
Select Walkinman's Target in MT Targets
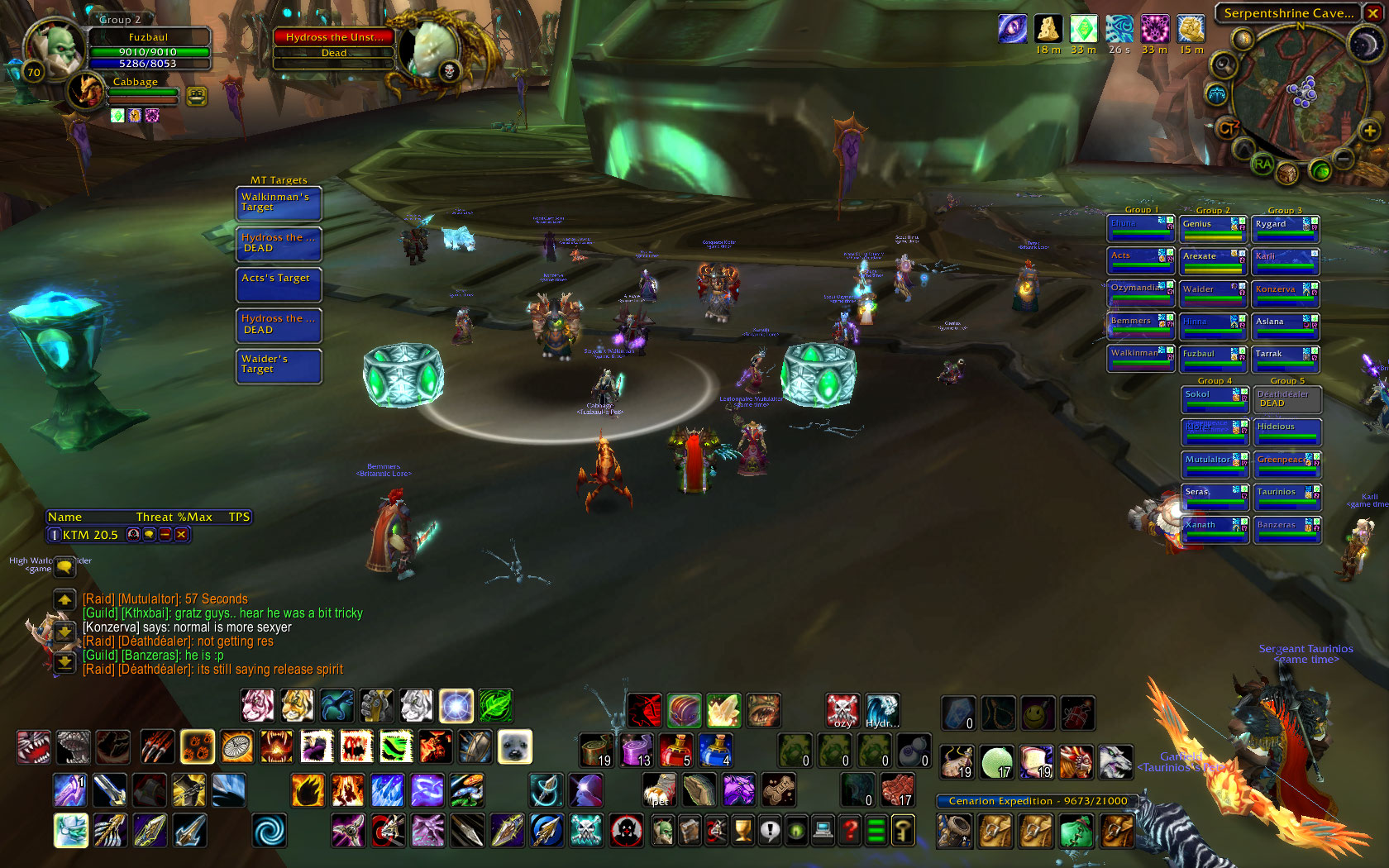[279, 203]
